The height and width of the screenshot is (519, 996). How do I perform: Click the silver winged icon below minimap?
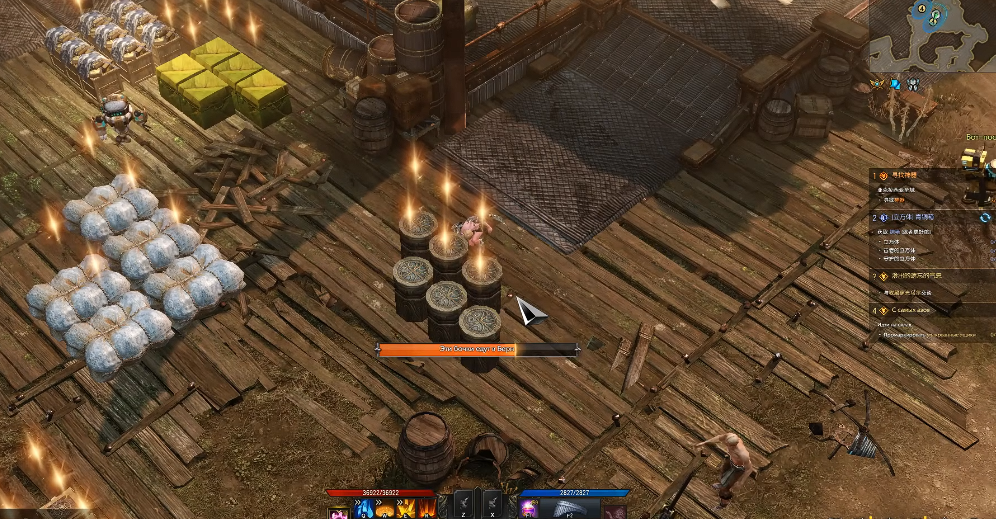point(914,84)
